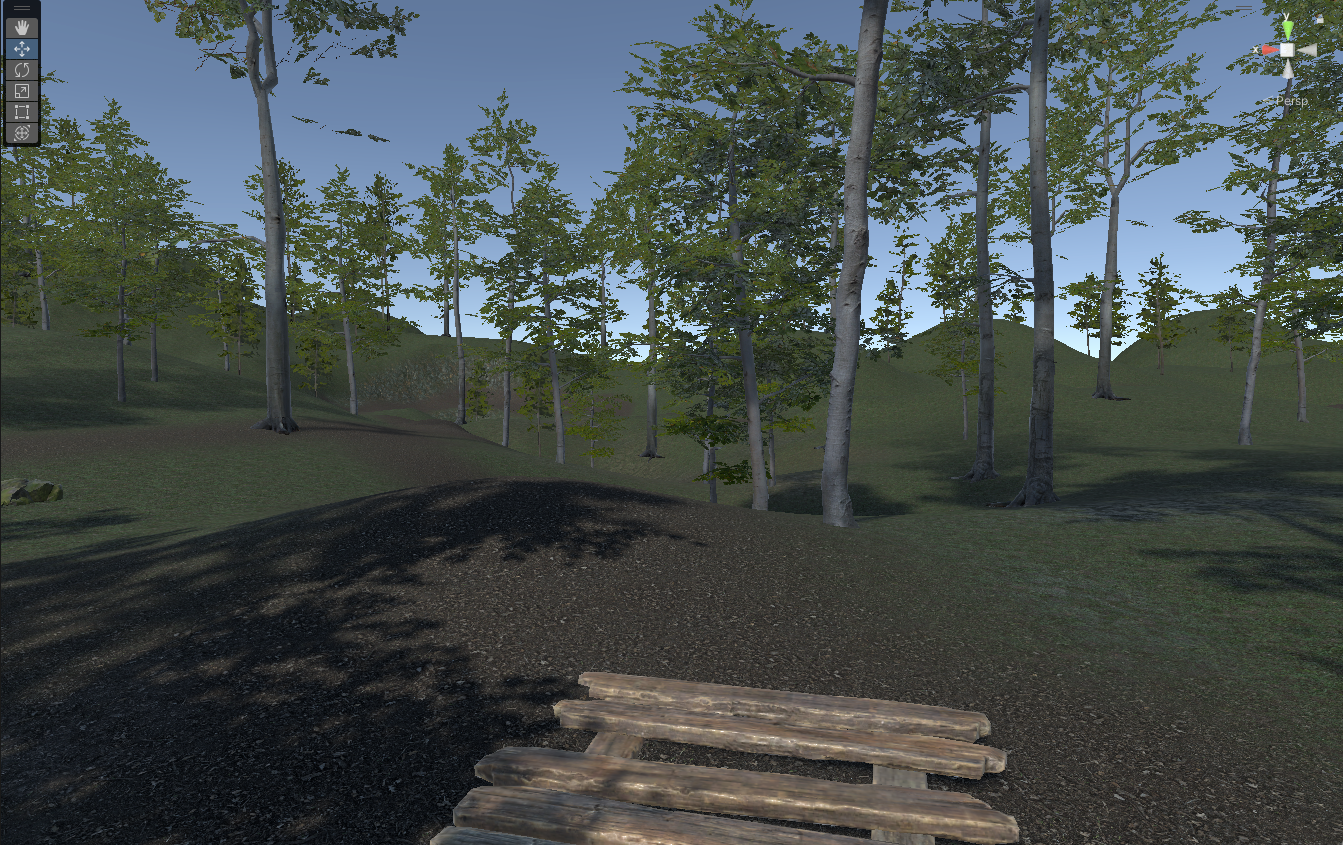1343x845 pixels.
Task: Select the Rect transform tool
Action: pyautogui.click(x=22, y=111)
